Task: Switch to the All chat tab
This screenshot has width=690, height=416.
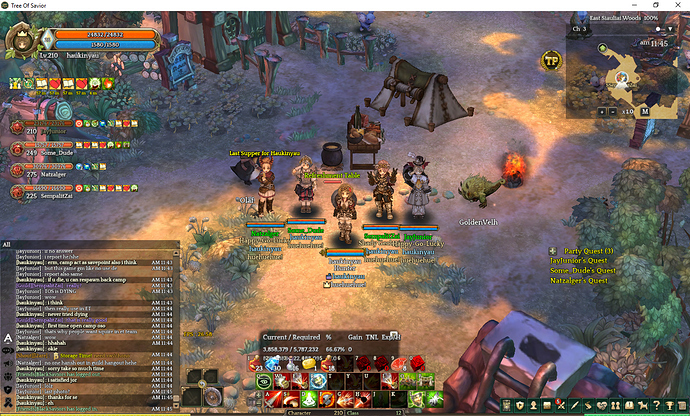Action: pos(7,243)
